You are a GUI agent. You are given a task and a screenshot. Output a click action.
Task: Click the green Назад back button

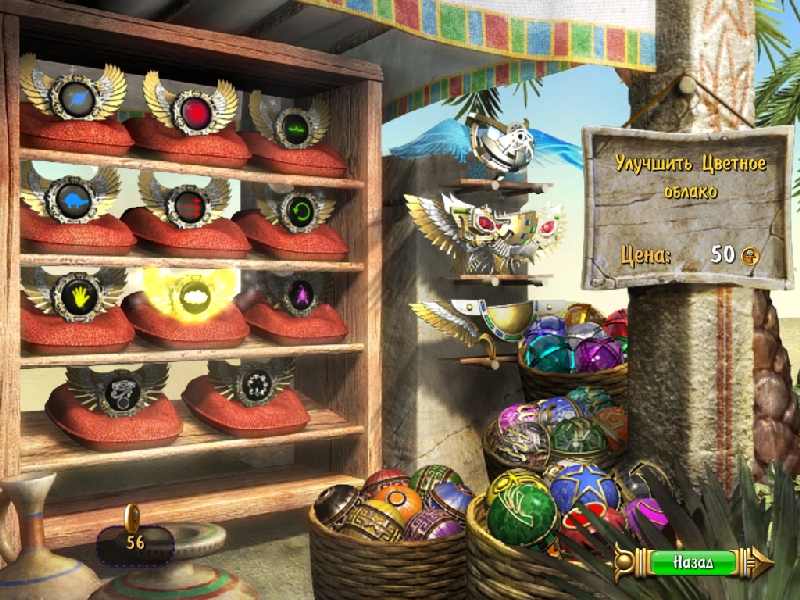pos(692,562)
